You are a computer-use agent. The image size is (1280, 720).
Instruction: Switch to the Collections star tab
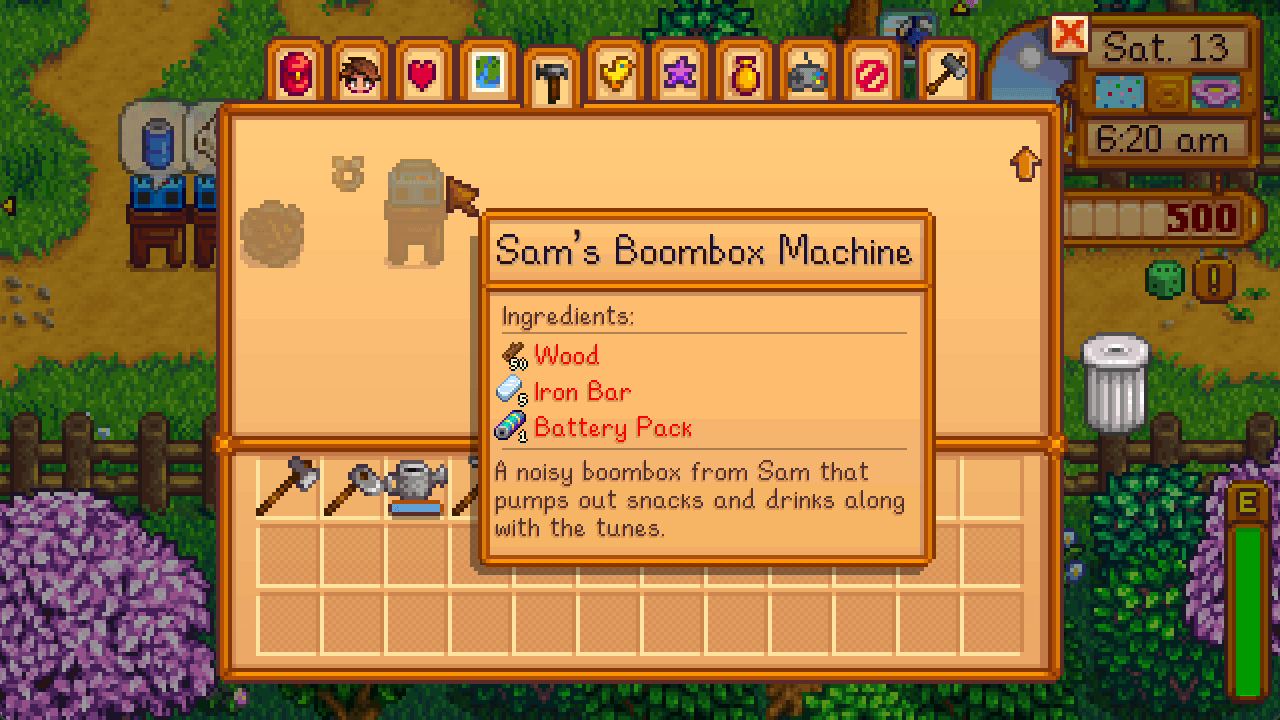tap(681, 72)
